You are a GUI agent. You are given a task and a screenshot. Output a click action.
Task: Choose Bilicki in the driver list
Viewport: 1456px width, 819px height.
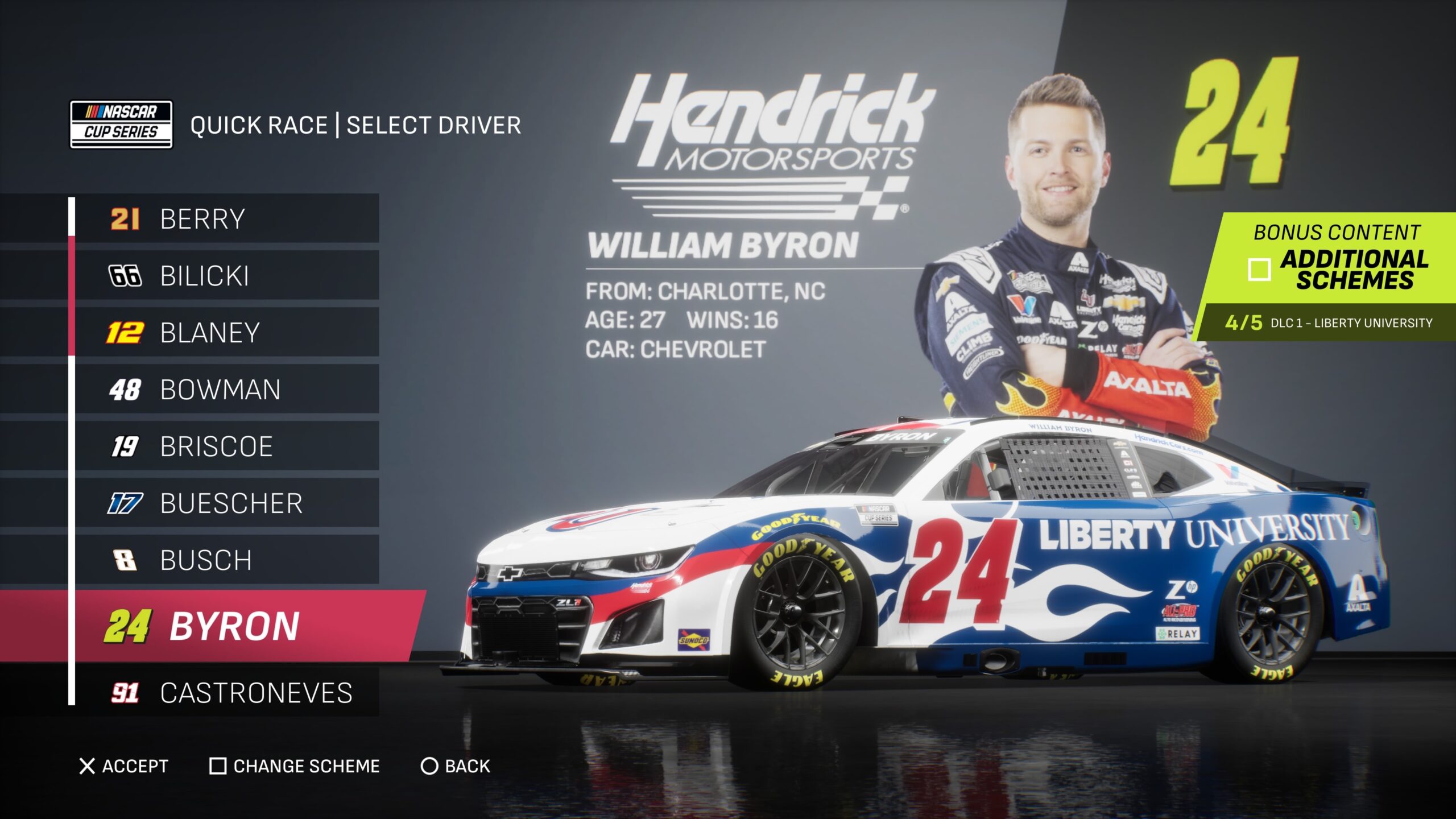click(x=227, y=276)
